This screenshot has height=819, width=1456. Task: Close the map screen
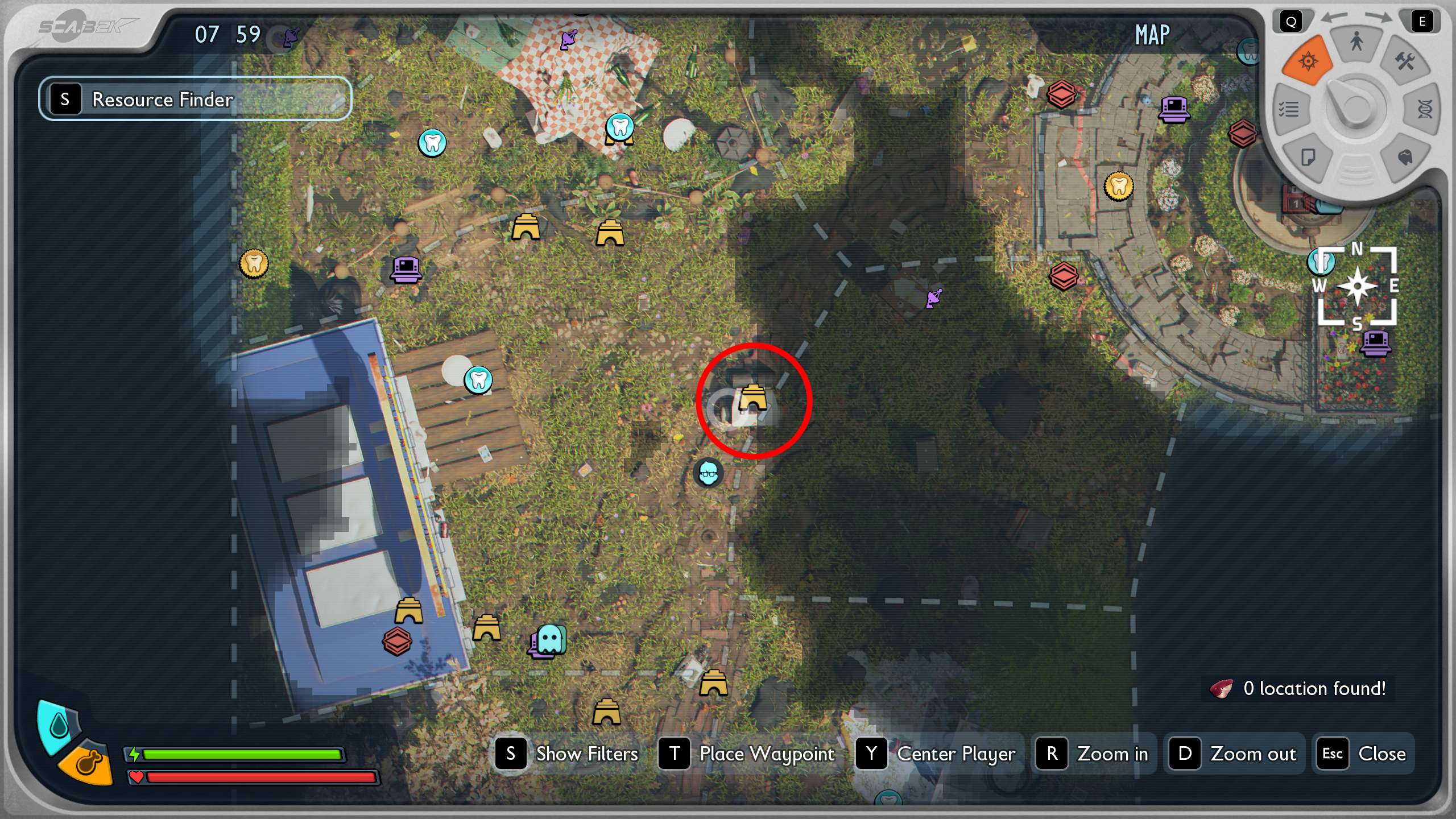1364,754
